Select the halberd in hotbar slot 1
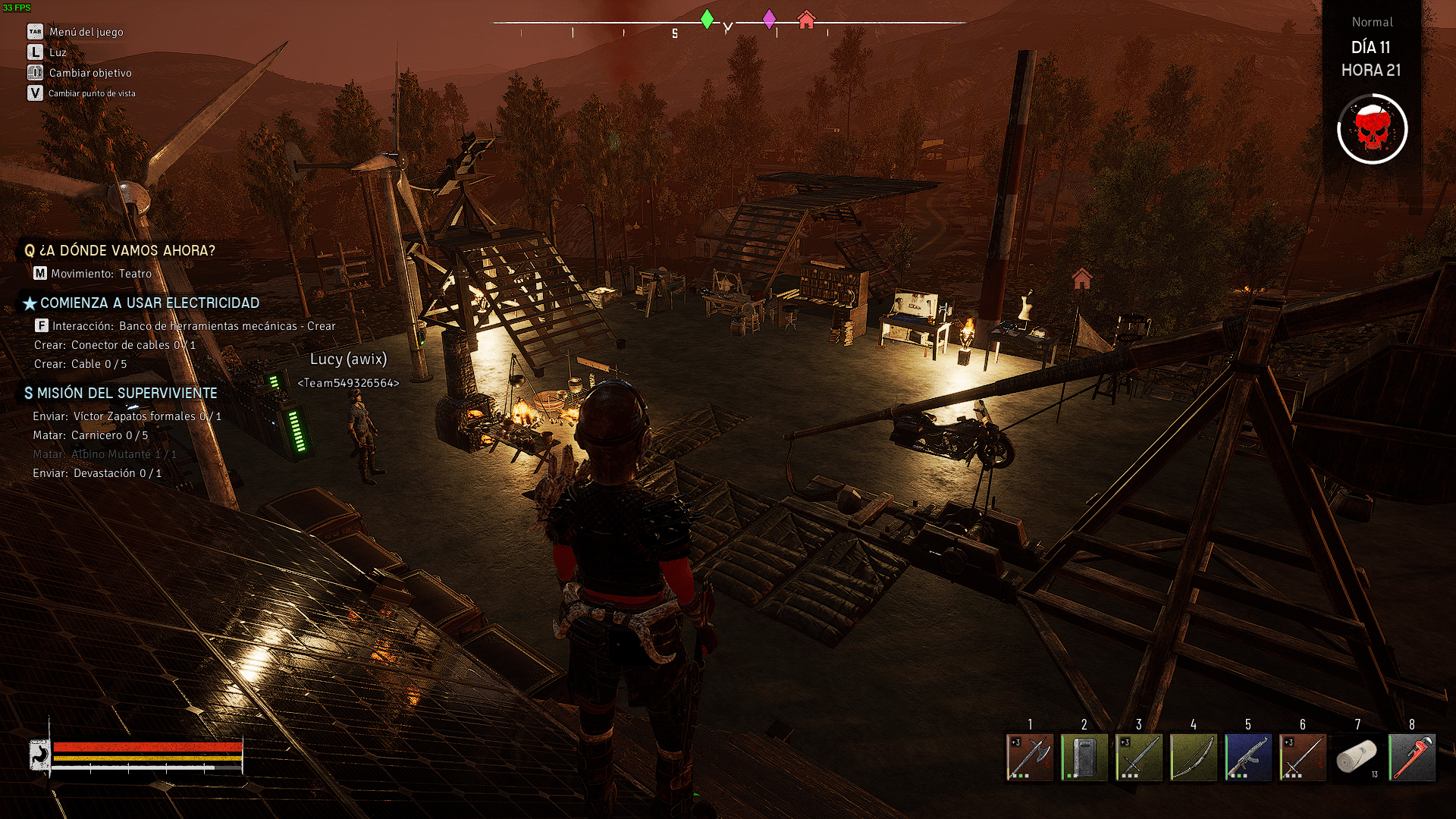This screenshot has width=1456, height=819. pyautogui.click(x=1030, y=757)
